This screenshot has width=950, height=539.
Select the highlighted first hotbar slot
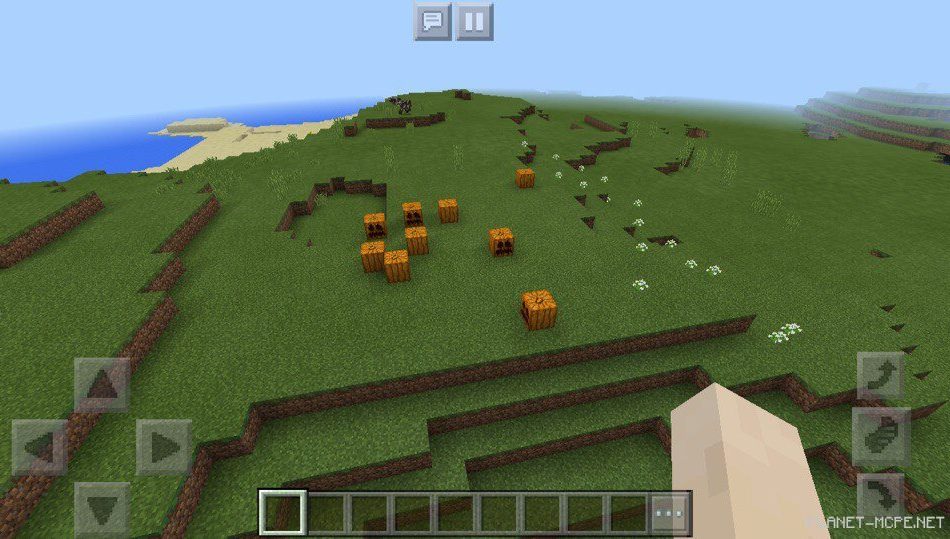(x=282, y=514)
